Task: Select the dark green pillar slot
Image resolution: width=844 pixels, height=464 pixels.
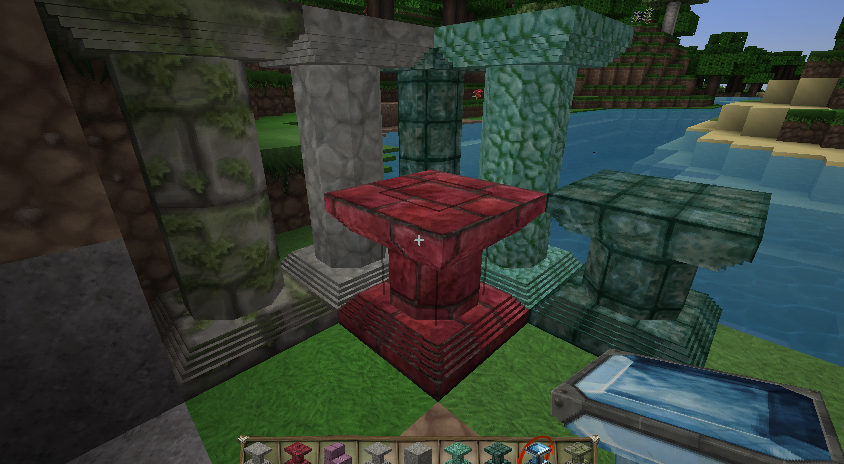Action: (x=496, y=453)
